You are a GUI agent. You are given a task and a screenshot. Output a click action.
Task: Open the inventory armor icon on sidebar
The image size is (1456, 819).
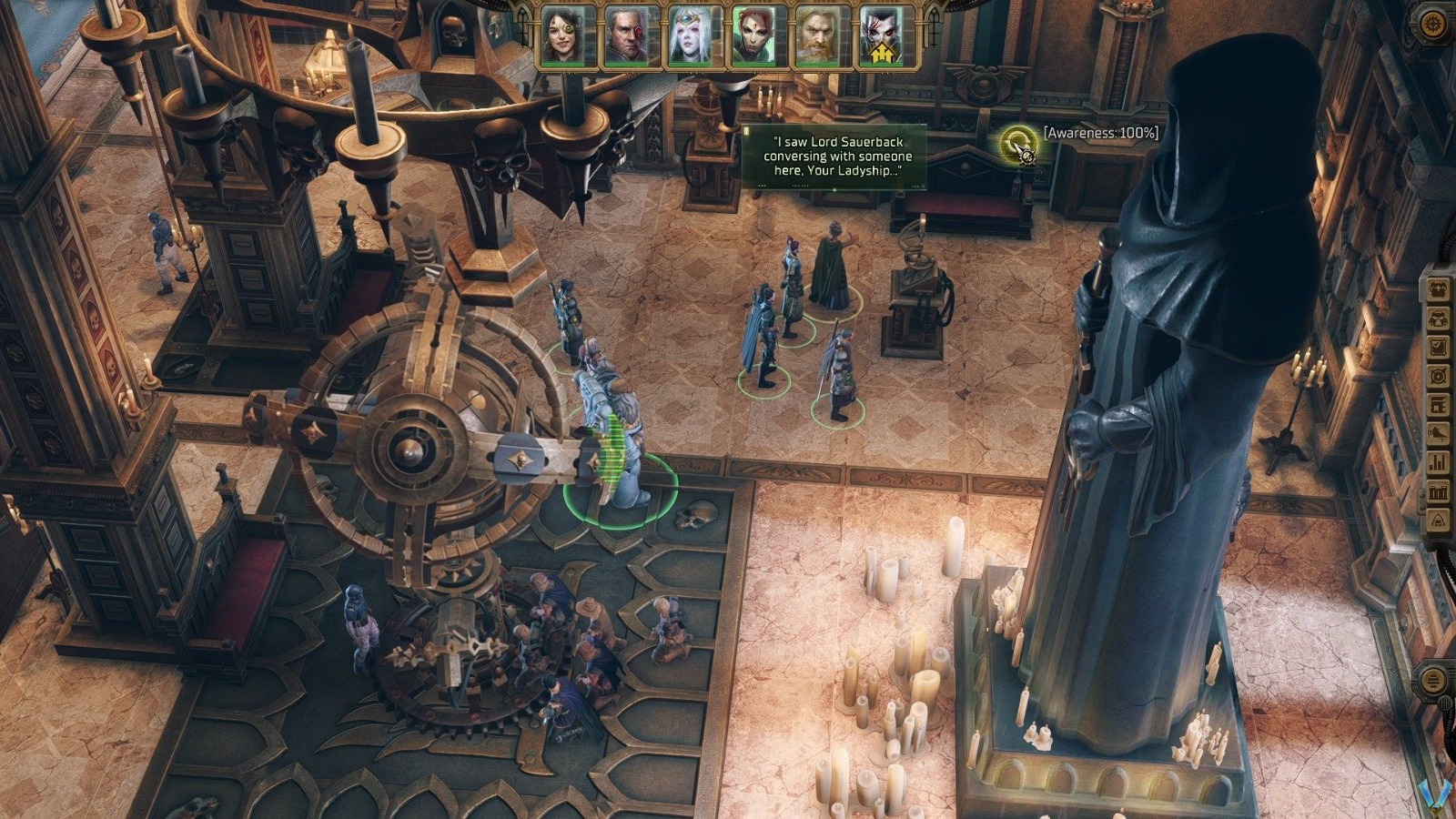(x=1440, y=318)
